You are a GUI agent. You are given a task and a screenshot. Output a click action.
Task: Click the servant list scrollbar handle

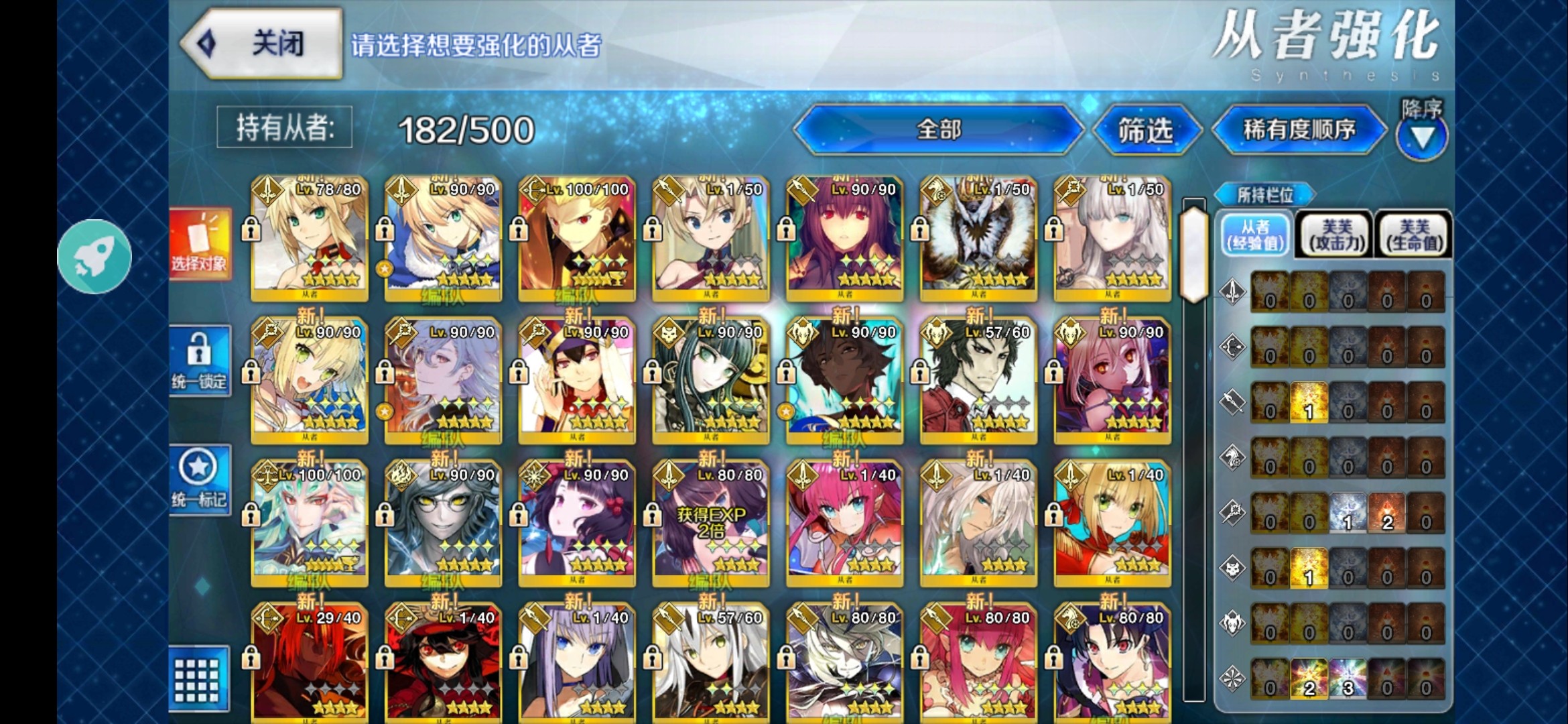[1193, 253]
